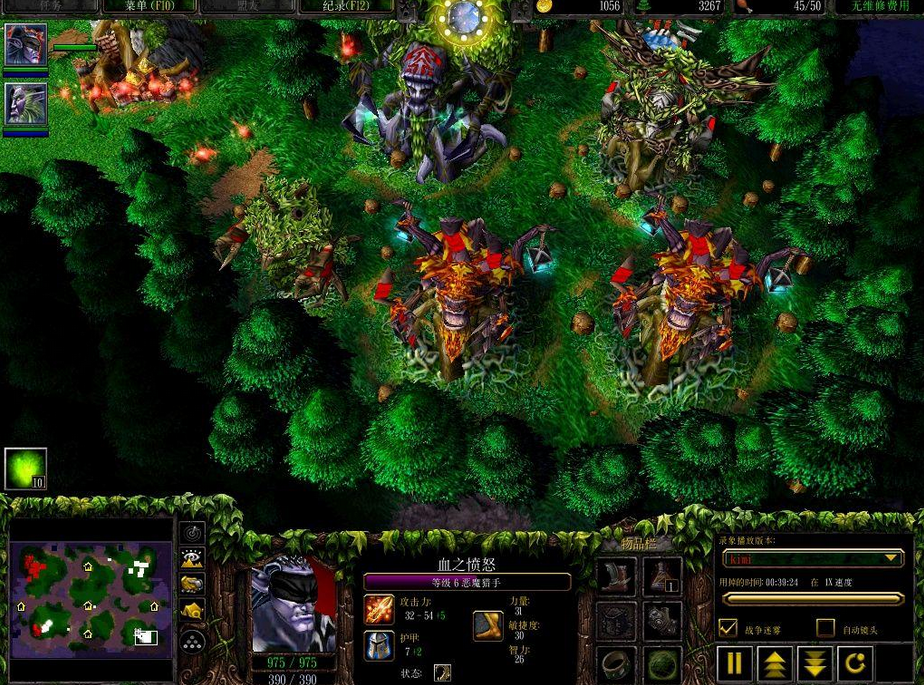The height and width of the screenshot is (685, 924).
Task: Toggle minimap terrain display (eye icon)
Action: click(x=192, y=559)
